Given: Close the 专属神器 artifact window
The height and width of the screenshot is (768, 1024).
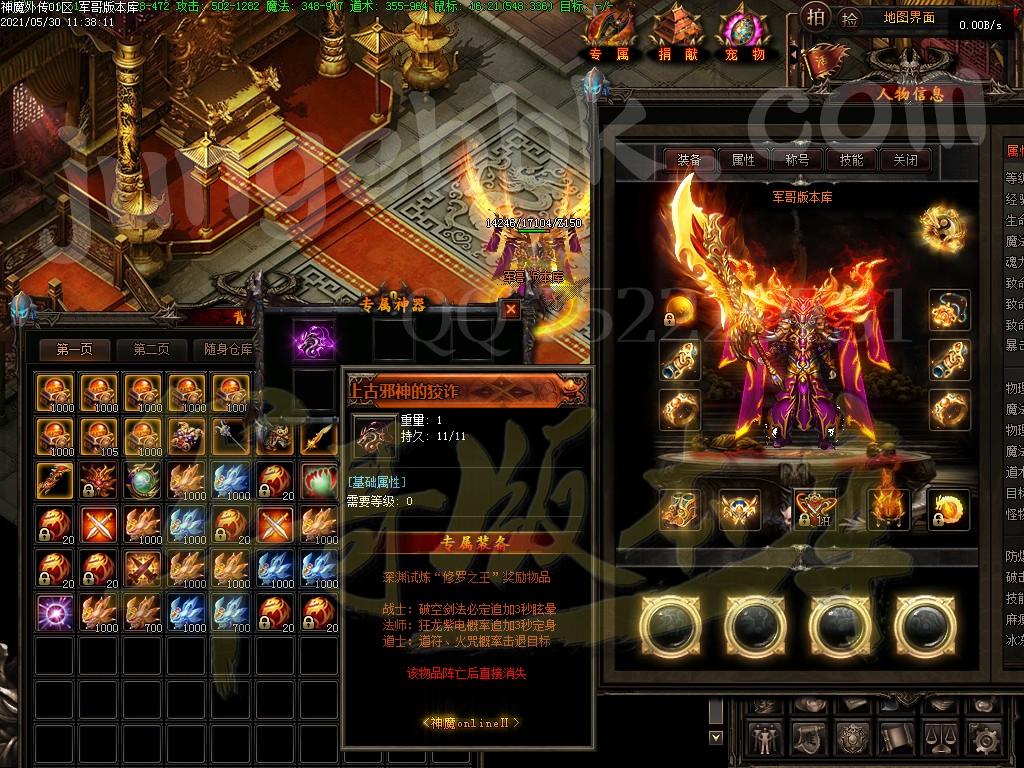Looking at the screenshot, I should click(511, 309).
